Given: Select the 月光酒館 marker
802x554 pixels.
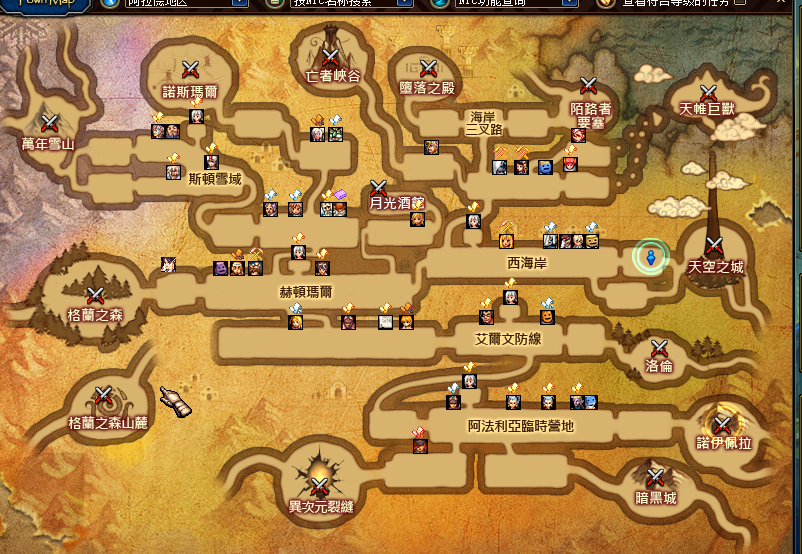Looking at the screenshot, I should (x=379, y=187).
